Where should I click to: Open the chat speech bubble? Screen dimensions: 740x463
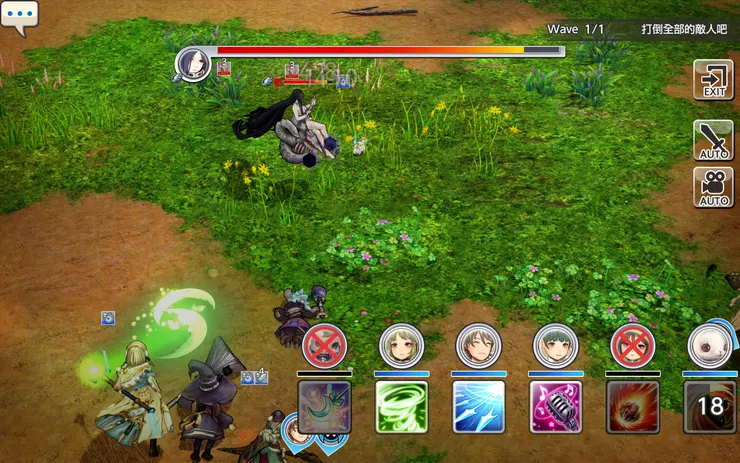coord(19,16)
